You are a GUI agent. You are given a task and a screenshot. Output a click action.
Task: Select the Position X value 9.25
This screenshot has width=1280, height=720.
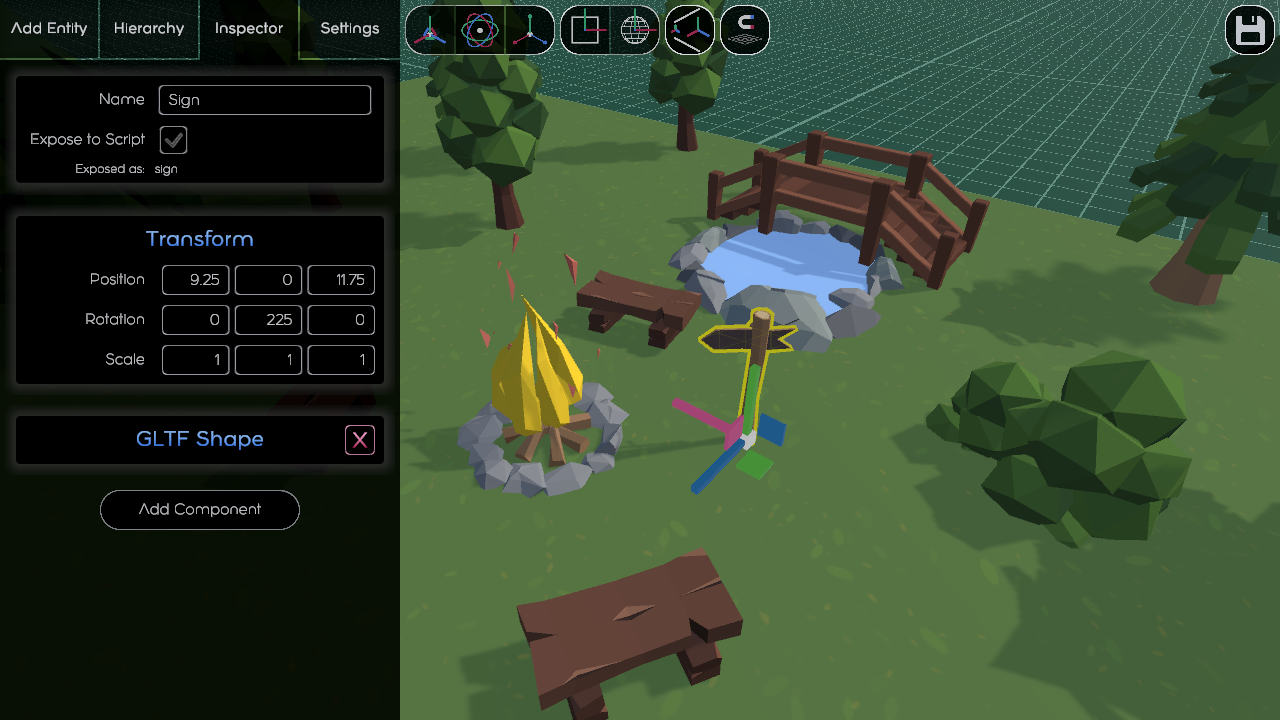[x=195, y=280]
